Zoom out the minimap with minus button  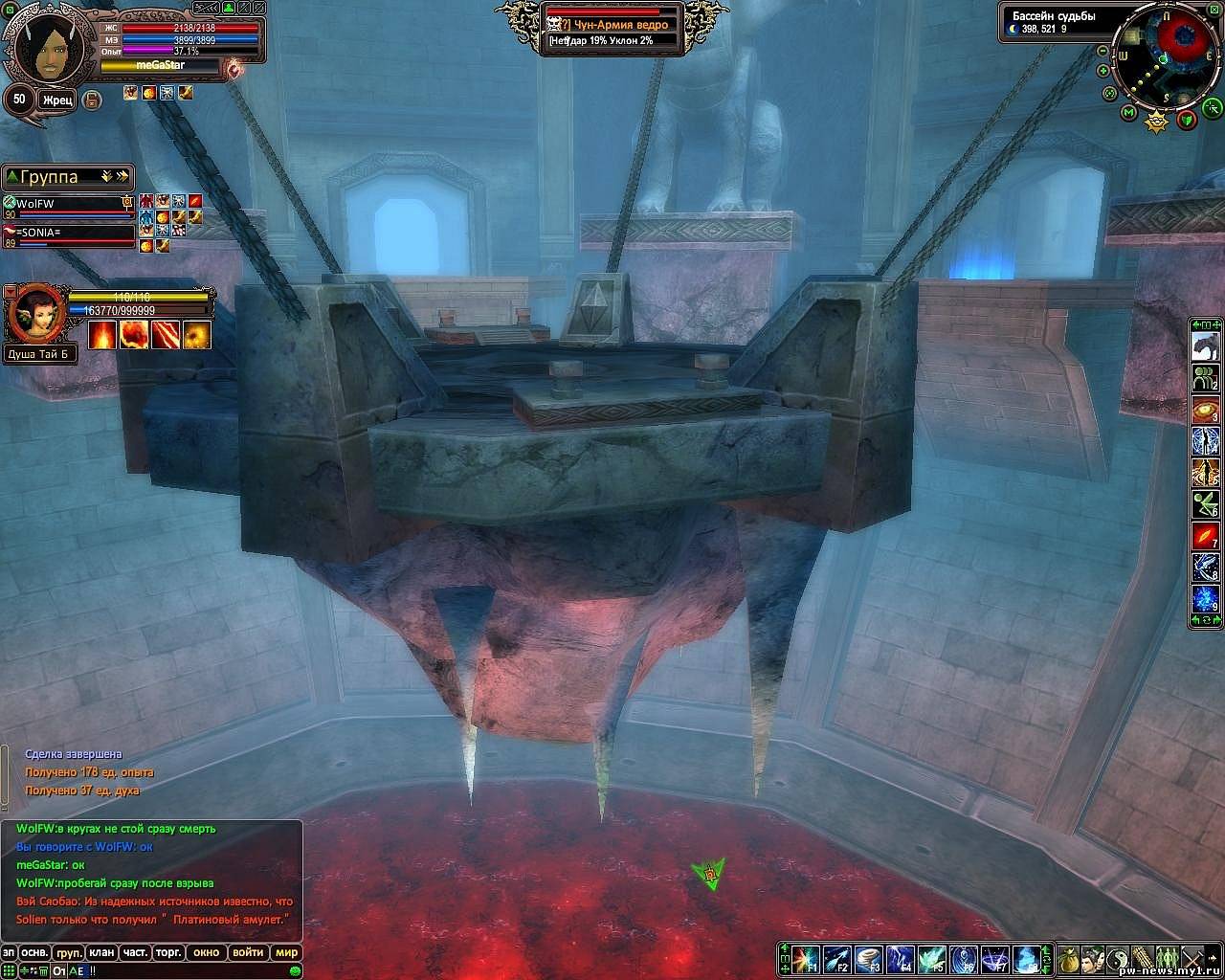1102,51
